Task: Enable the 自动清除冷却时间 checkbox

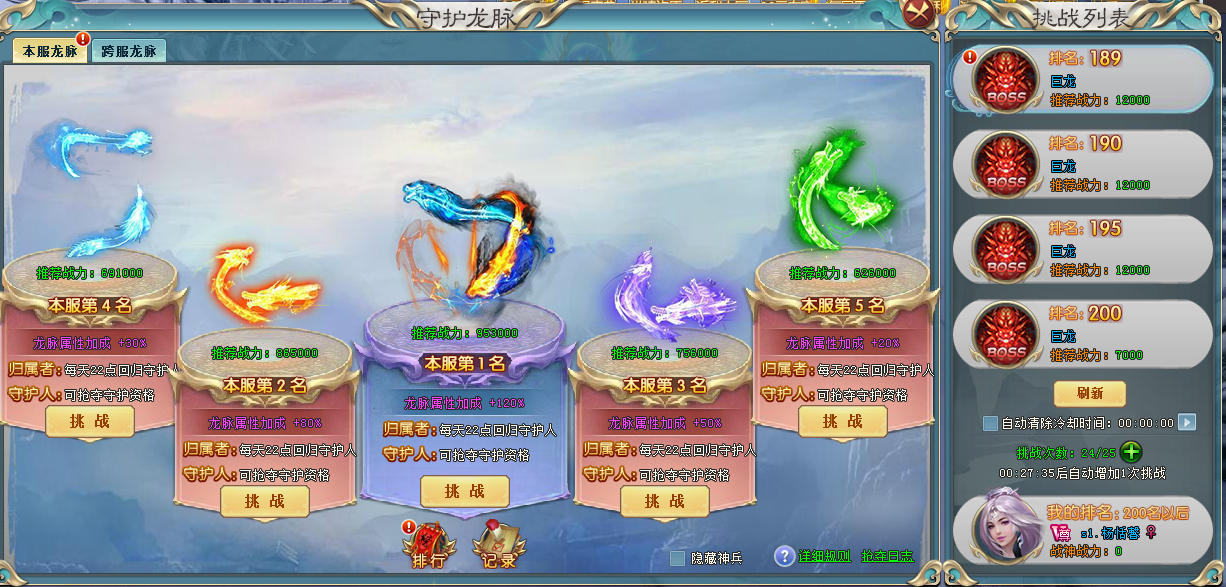Action: point(990,423)
